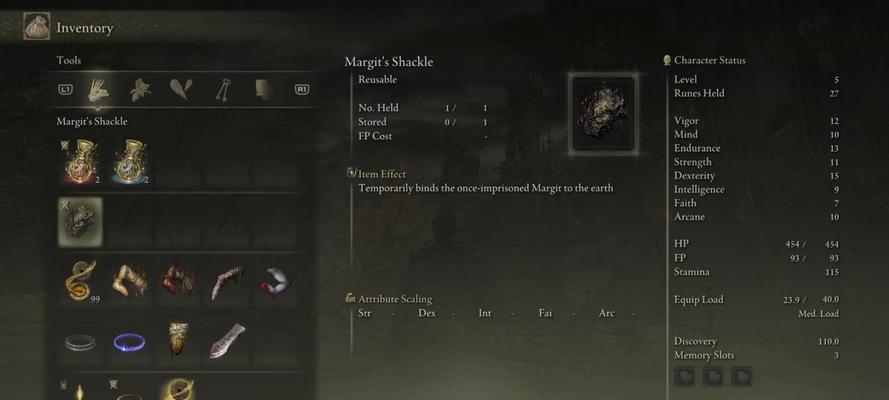Viewport: 889px width, 400px height.
Task: Switch to the key items tab
Action: pos(223,89)
